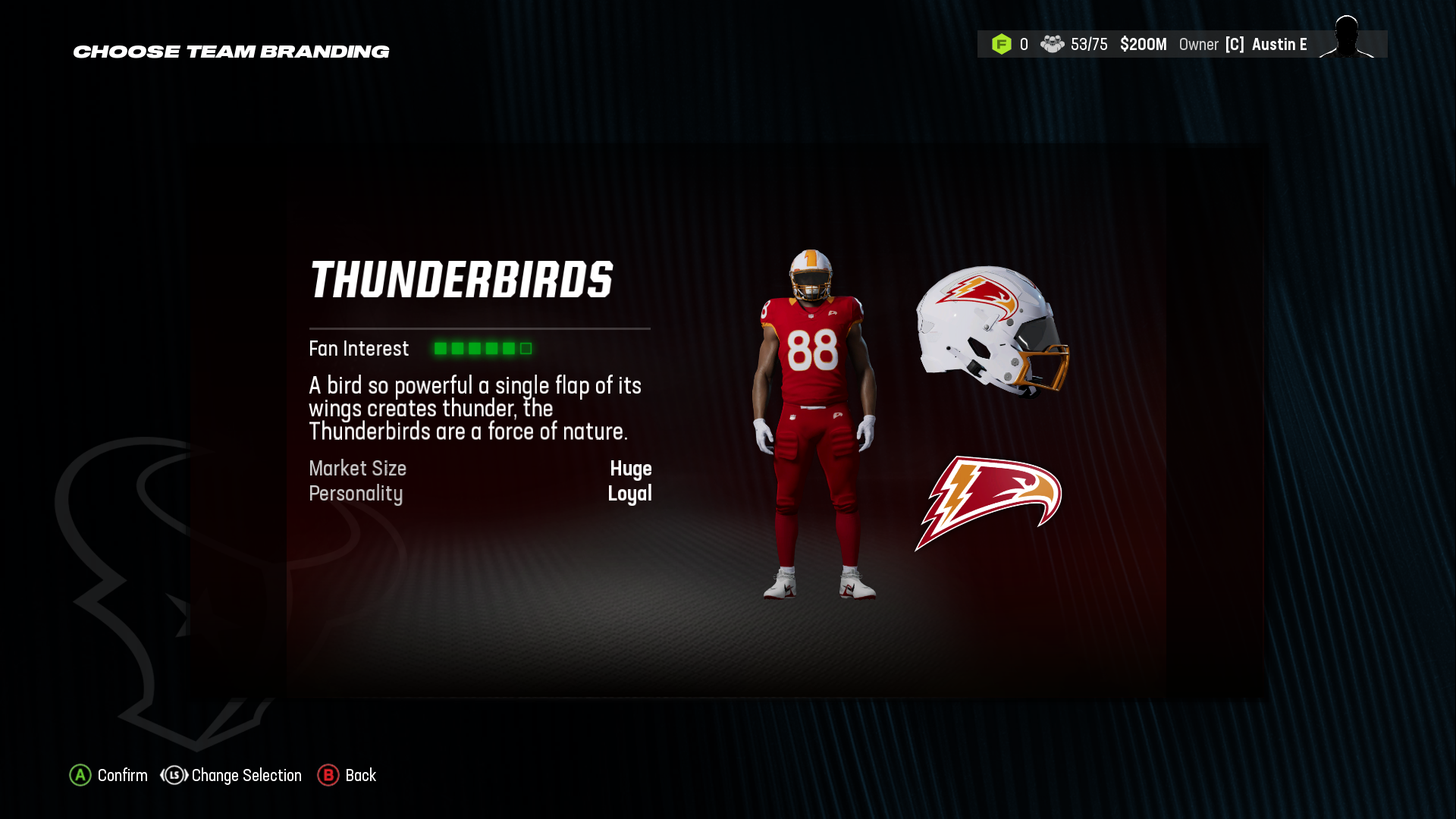Click the A Confirm button icon

click(79, 775)
